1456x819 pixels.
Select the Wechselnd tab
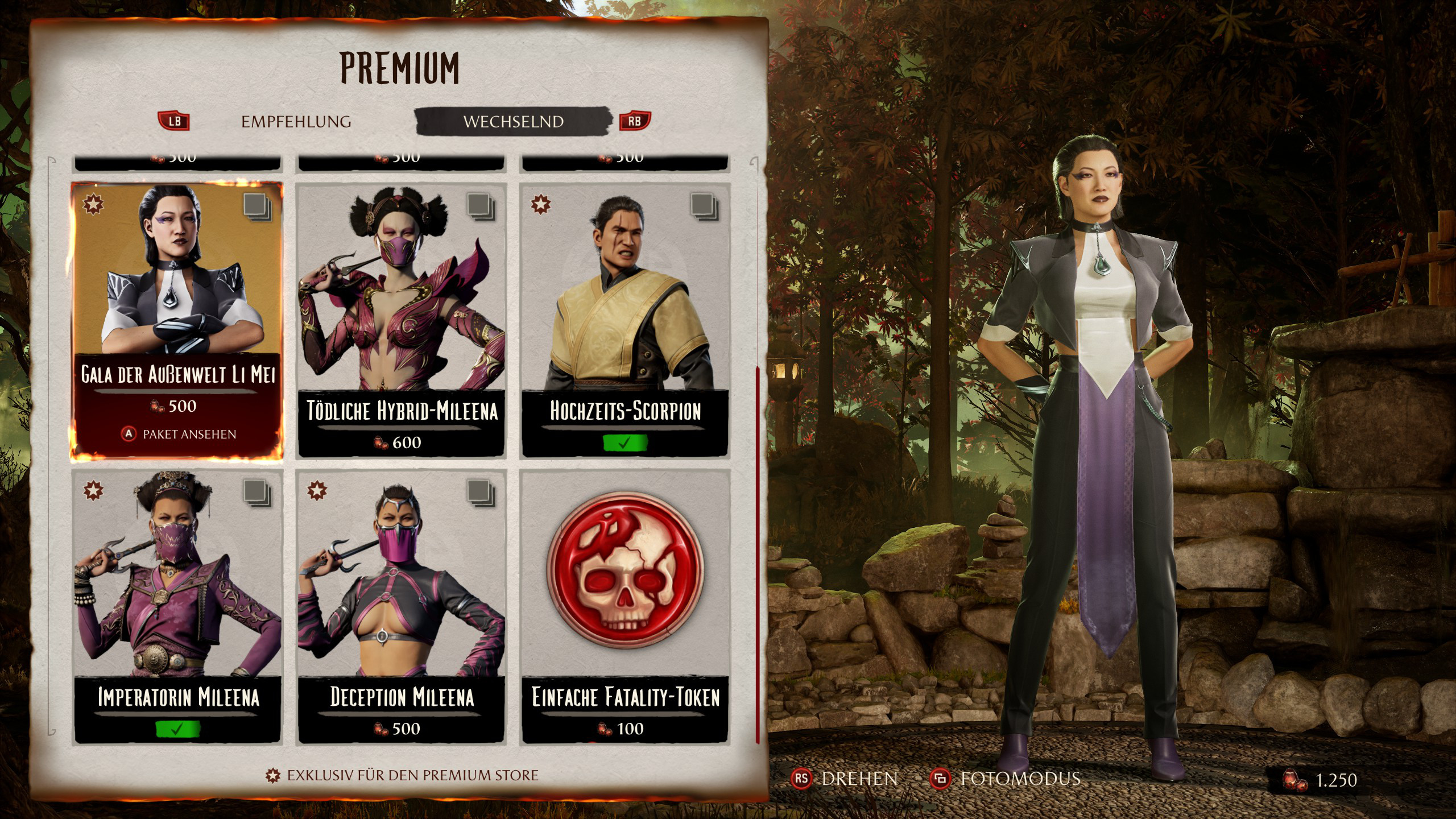[513, 122]
